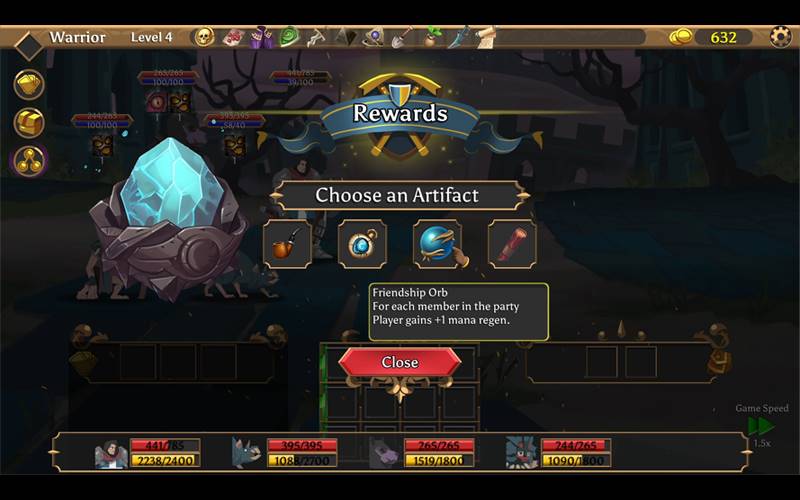Inspect the green leaf relic icon

point(289,37)
